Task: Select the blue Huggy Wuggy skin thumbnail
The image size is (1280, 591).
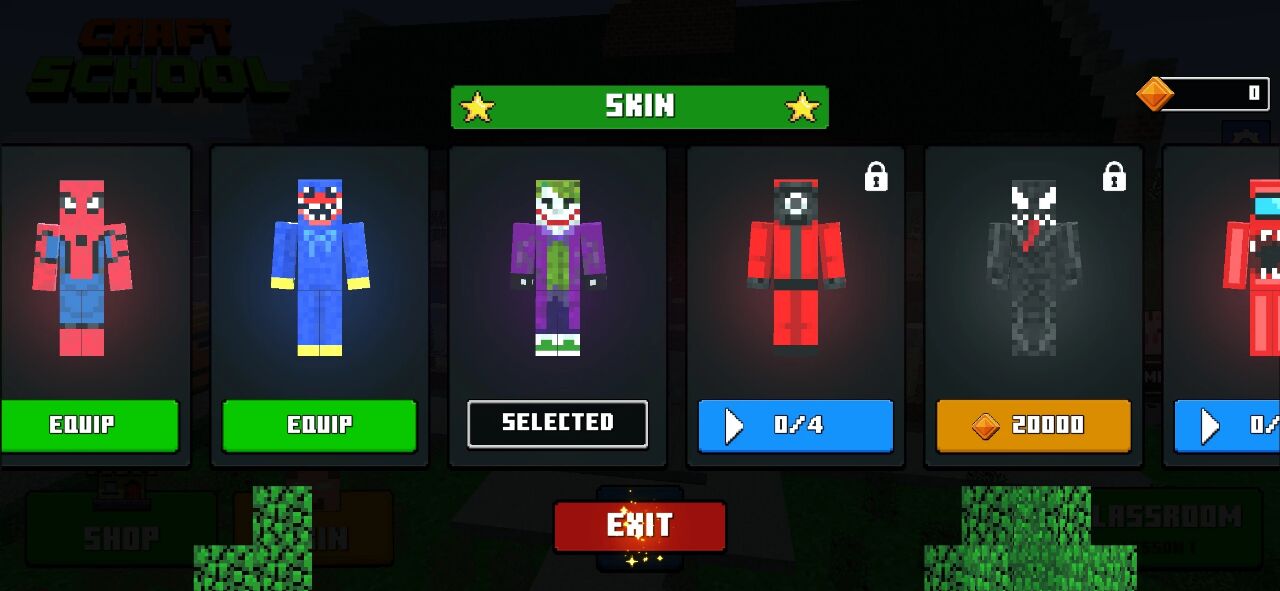Action: (x=320, y=268)
